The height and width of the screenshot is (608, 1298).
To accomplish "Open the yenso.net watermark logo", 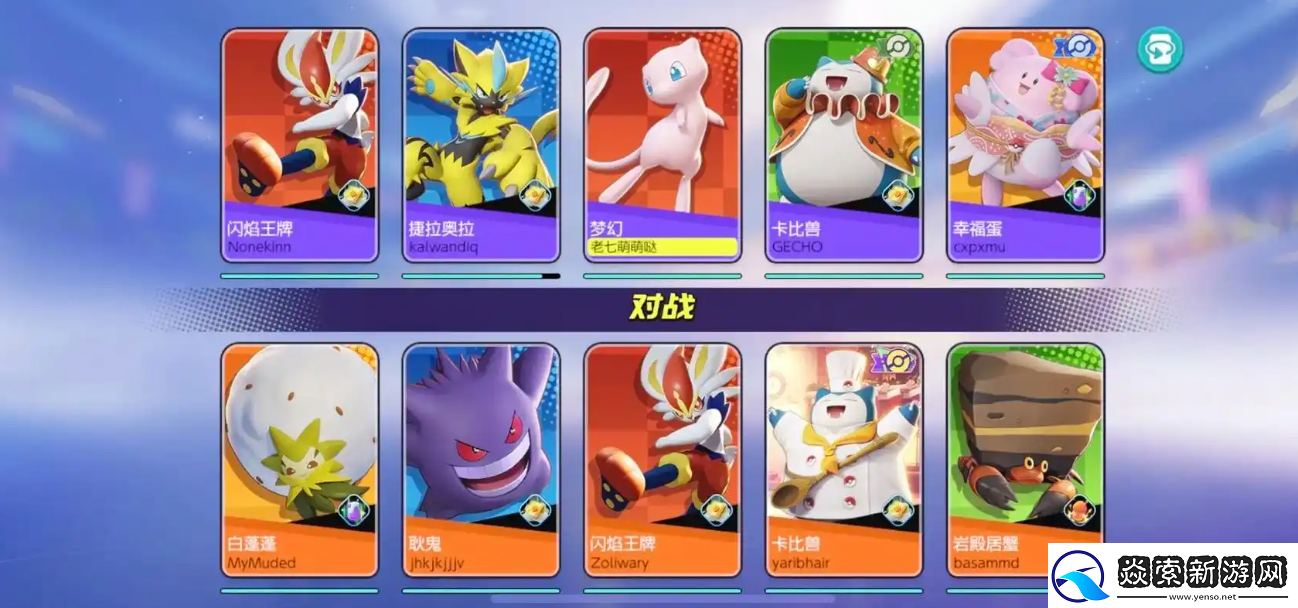I will click(x=1172, y=576).
